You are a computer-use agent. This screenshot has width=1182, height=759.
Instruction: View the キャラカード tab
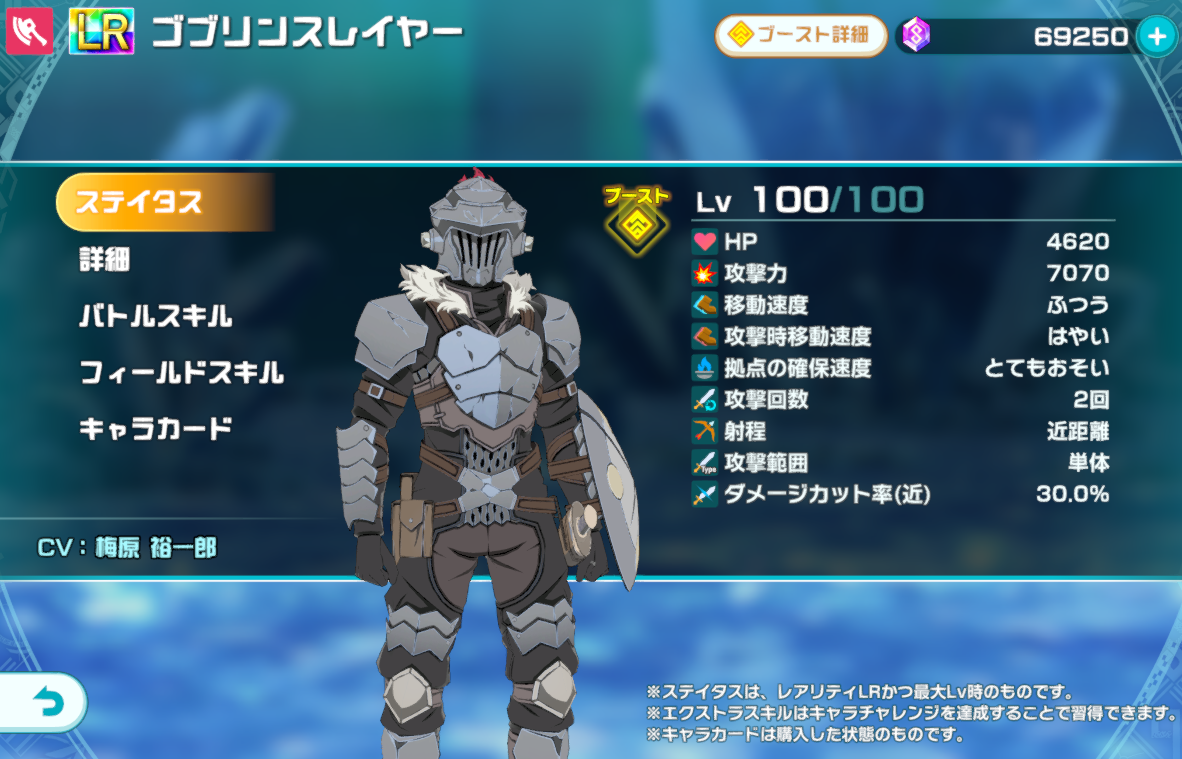tap(156, 429)
